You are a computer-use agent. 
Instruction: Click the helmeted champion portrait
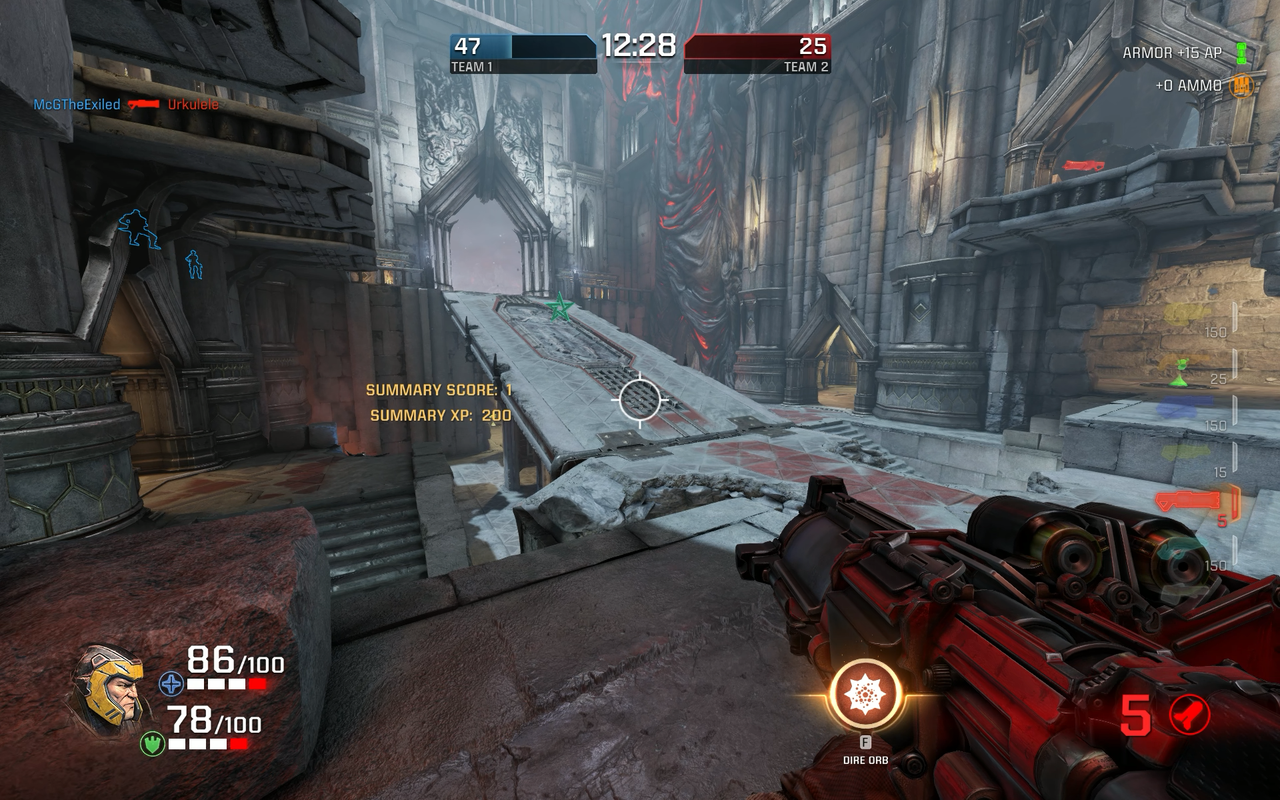[x=107, y=688]
